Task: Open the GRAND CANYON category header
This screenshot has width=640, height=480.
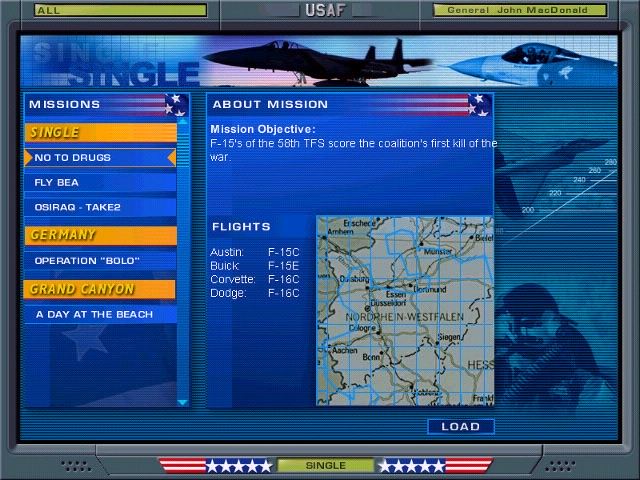Action: 100,289
